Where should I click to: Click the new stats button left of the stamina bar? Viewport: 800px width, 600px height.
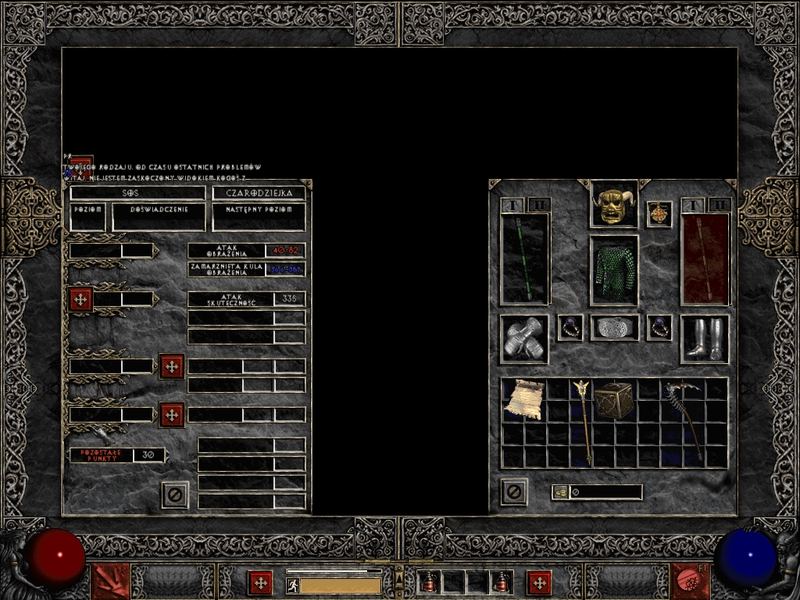point(261,582)
